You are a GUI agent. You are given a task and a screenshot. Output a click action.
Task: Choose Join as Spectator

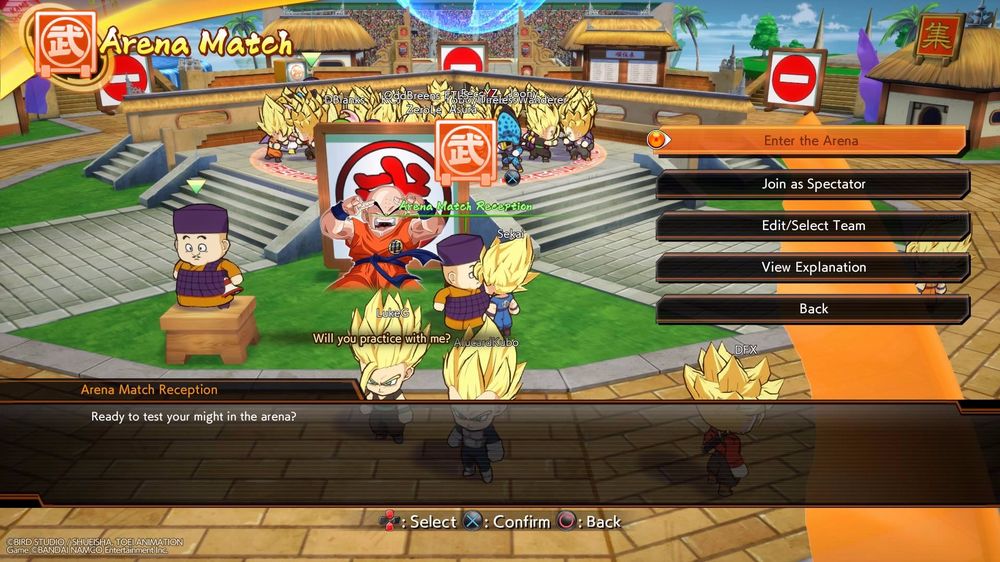(813, 184)
